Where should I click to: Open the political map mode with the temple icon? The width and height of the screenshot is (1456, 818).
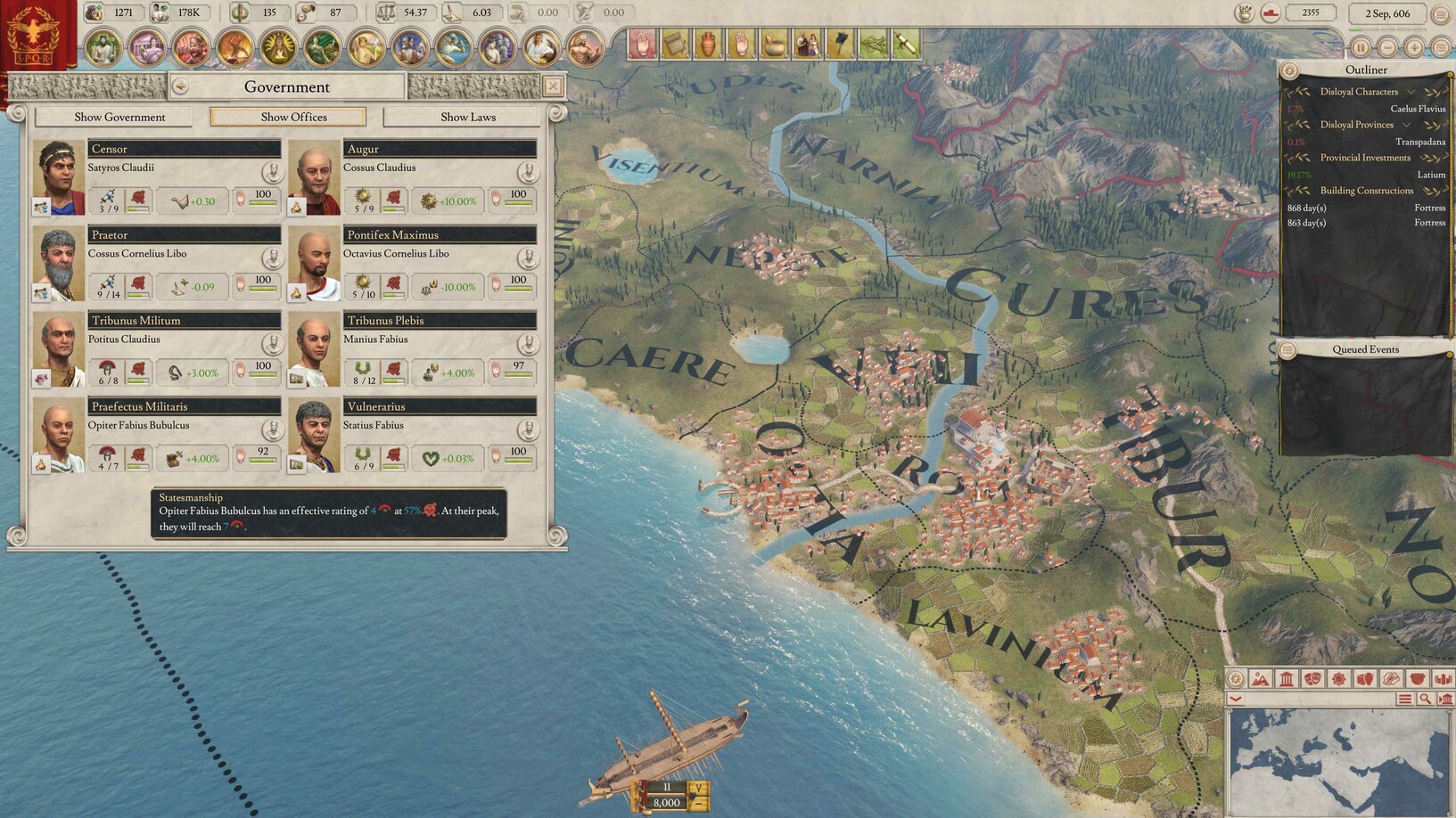tap(1285, 679)
